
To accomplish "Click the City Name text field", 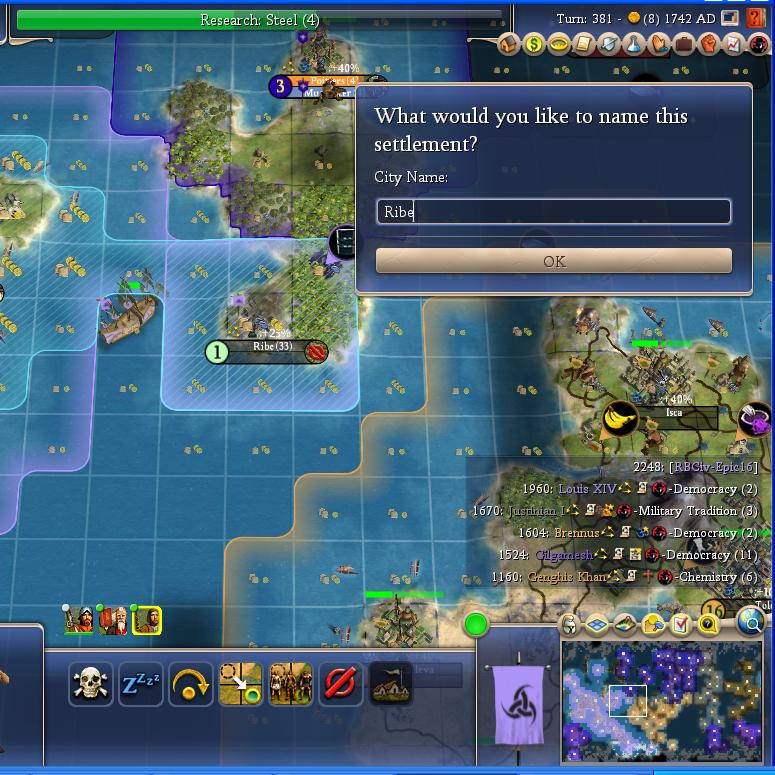I will point(553,211).
